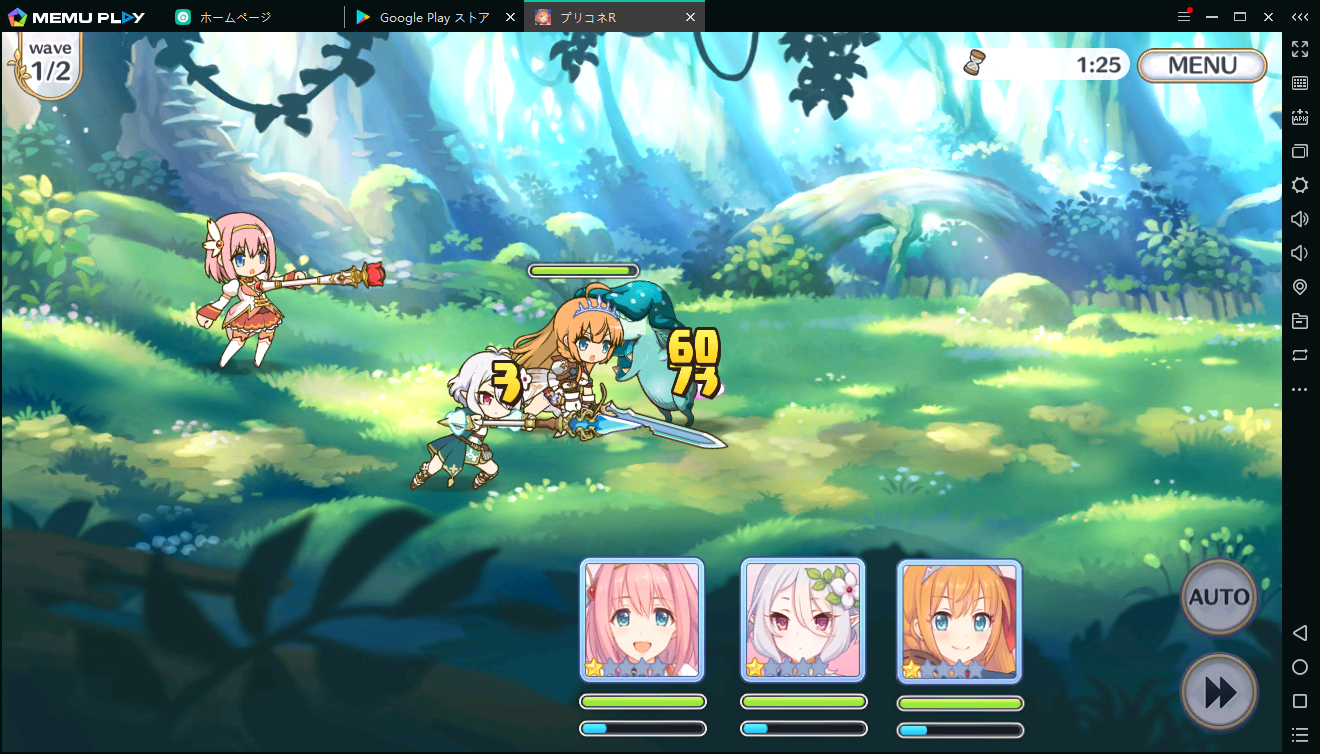Select the keyboard mapping icon in sidebar
This screenshot has height=754, width=1320.
click(1300, 83)
